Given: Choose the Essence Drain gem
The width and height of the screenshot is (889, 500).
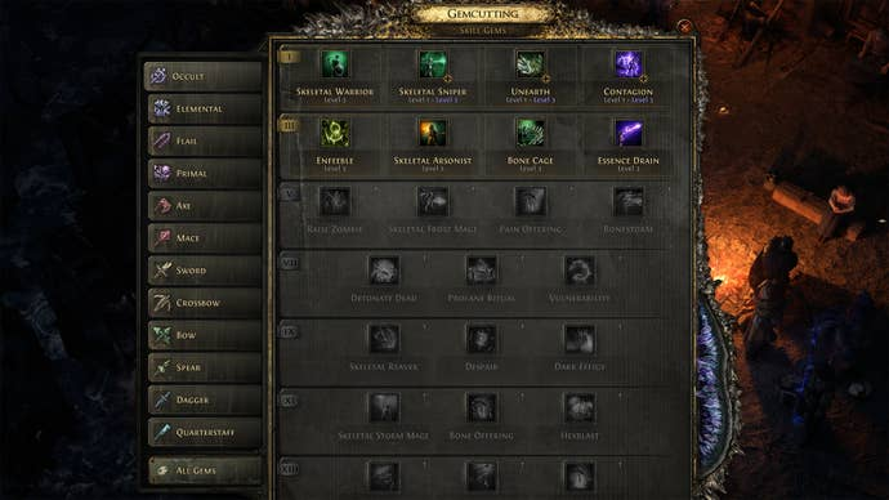Looking at the screenshot, I should tap(628, 133).
